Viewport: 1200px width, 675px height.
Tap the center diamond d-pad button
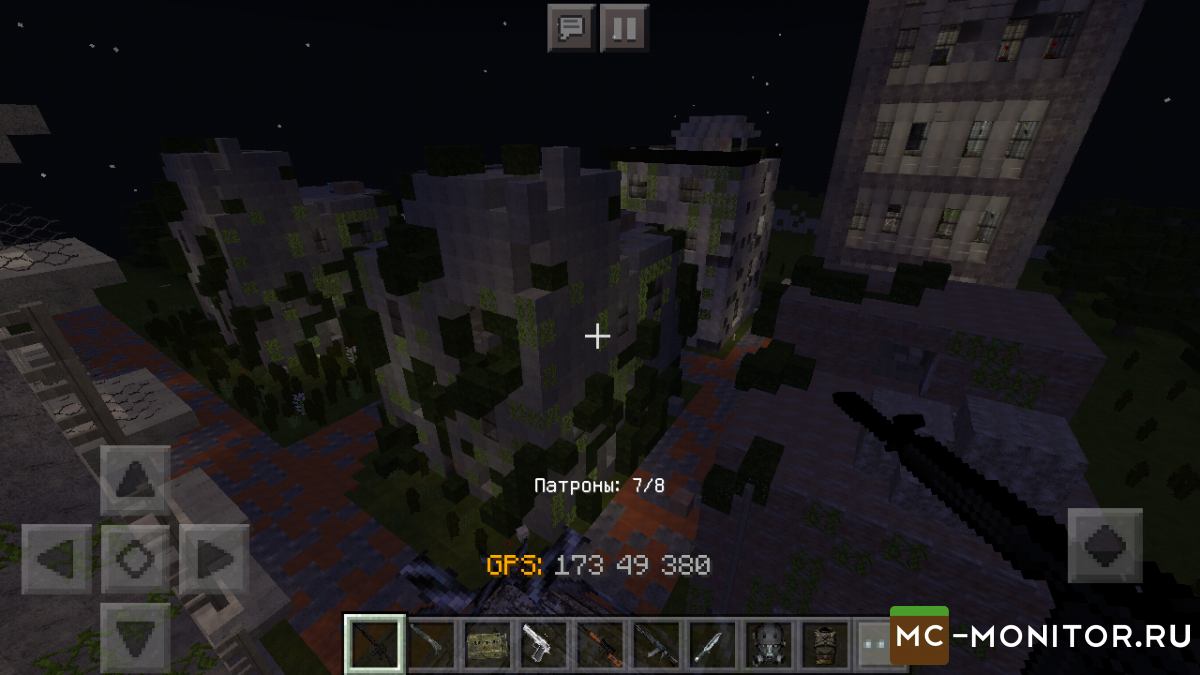pos(135,558)
